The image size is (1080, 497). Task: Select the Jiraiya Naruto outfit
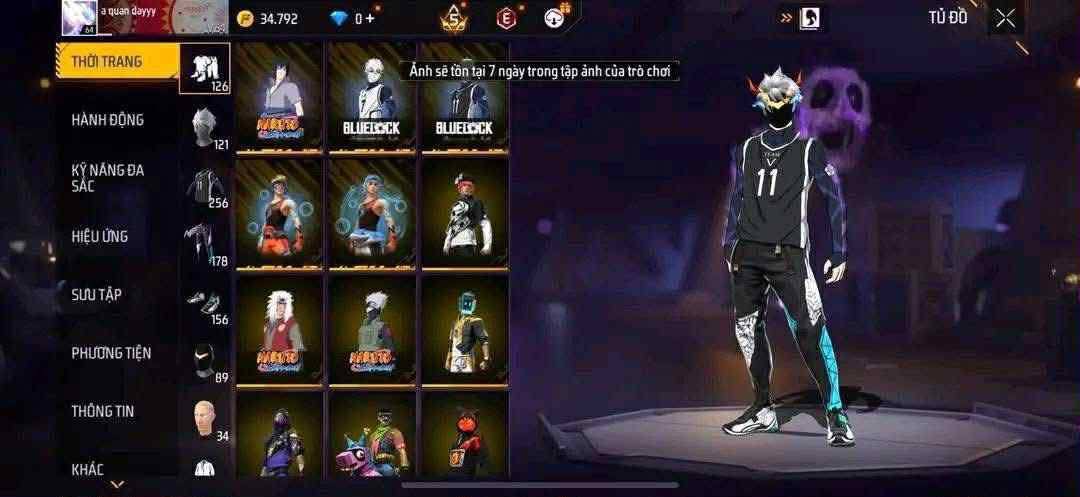(279, 330)
